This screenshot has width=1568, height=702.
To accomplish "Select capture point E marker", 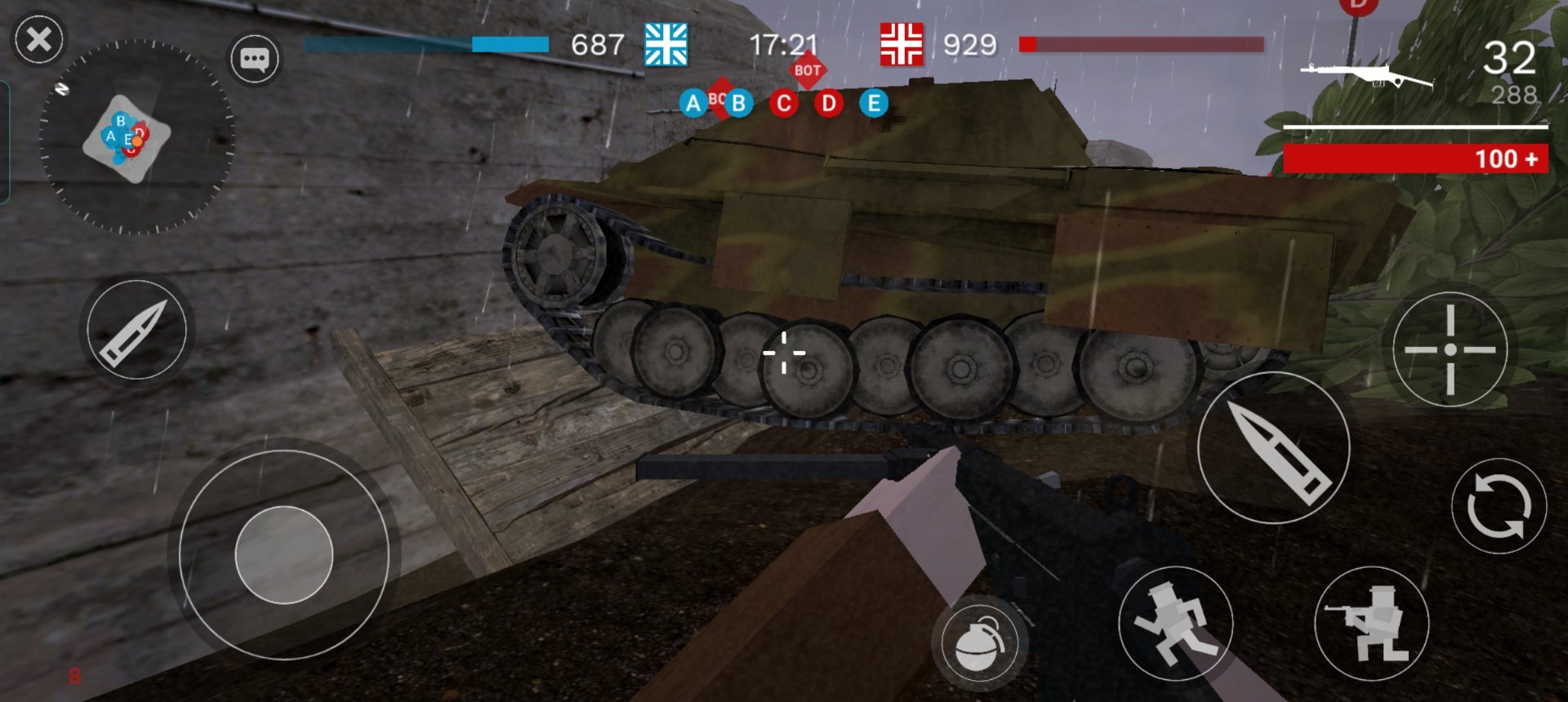I will pyautogui.click(x=874, y=104).
